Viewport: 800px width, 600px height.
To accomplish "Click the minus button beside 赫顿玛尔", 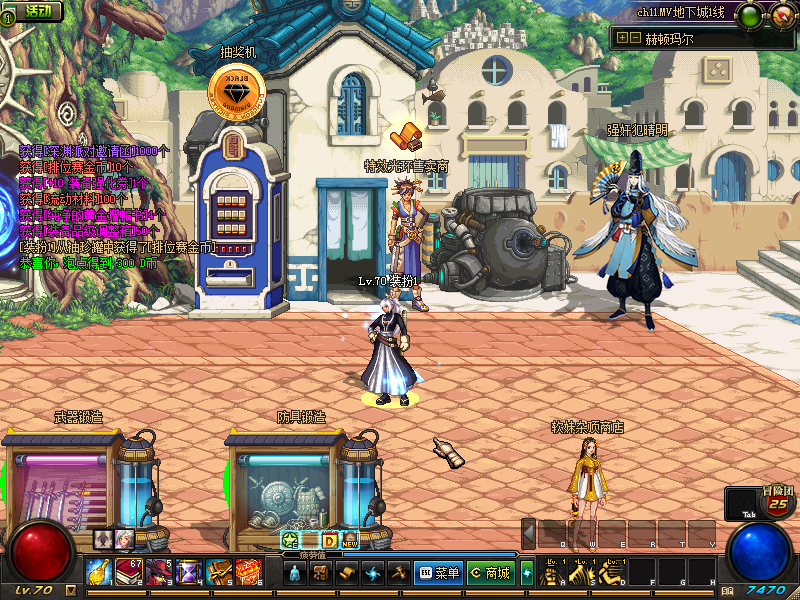I will pos(634,38).
